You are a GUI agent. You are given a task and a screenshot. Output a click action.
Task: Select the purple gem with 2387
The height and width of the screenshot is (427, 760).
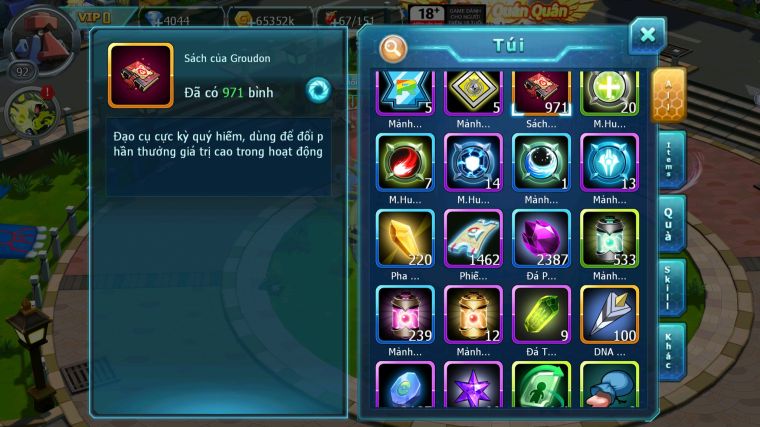coord(541,239)
